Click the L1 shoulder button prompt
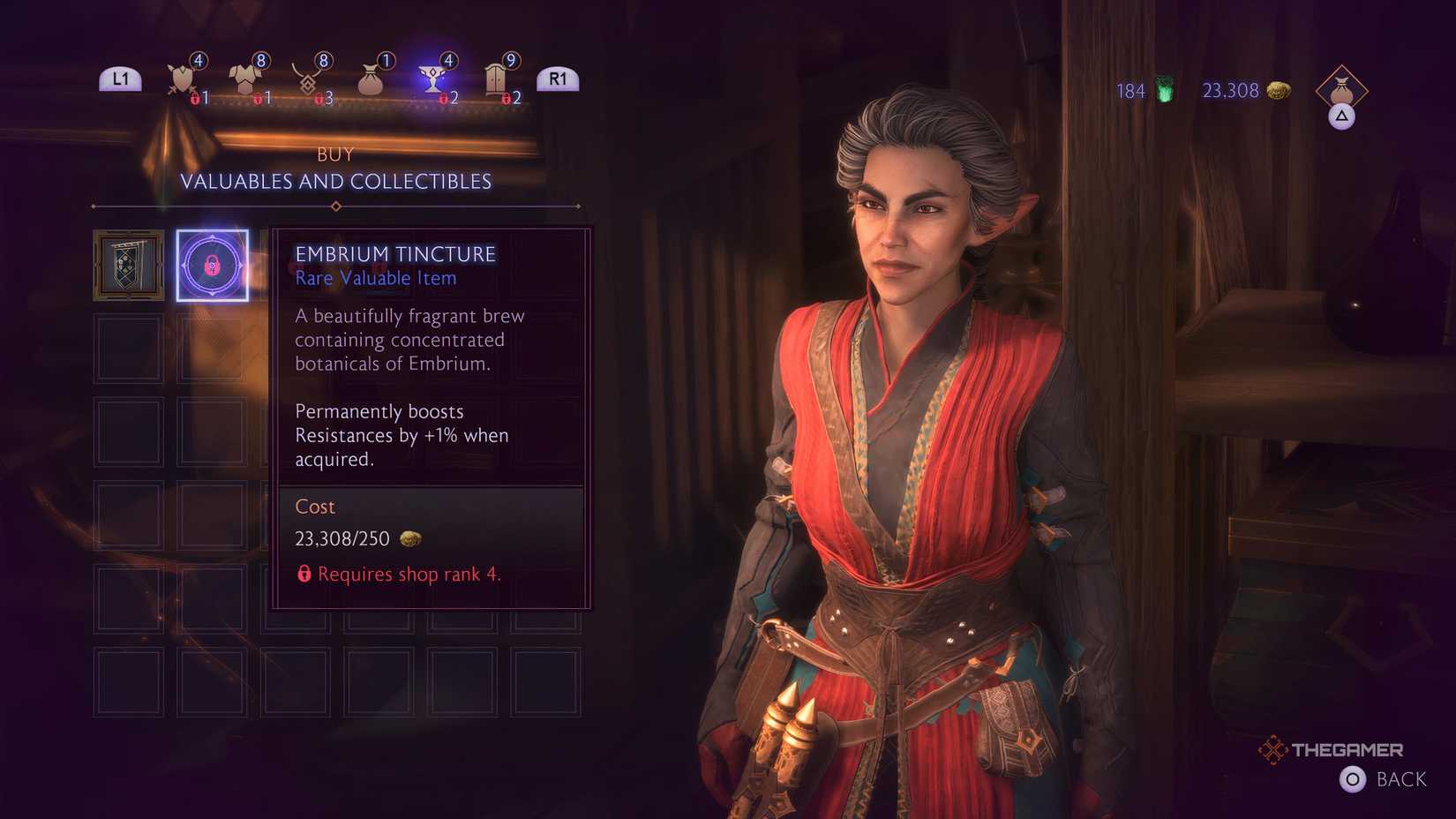This screenshot has height=819, width=1456. [119, 78]
